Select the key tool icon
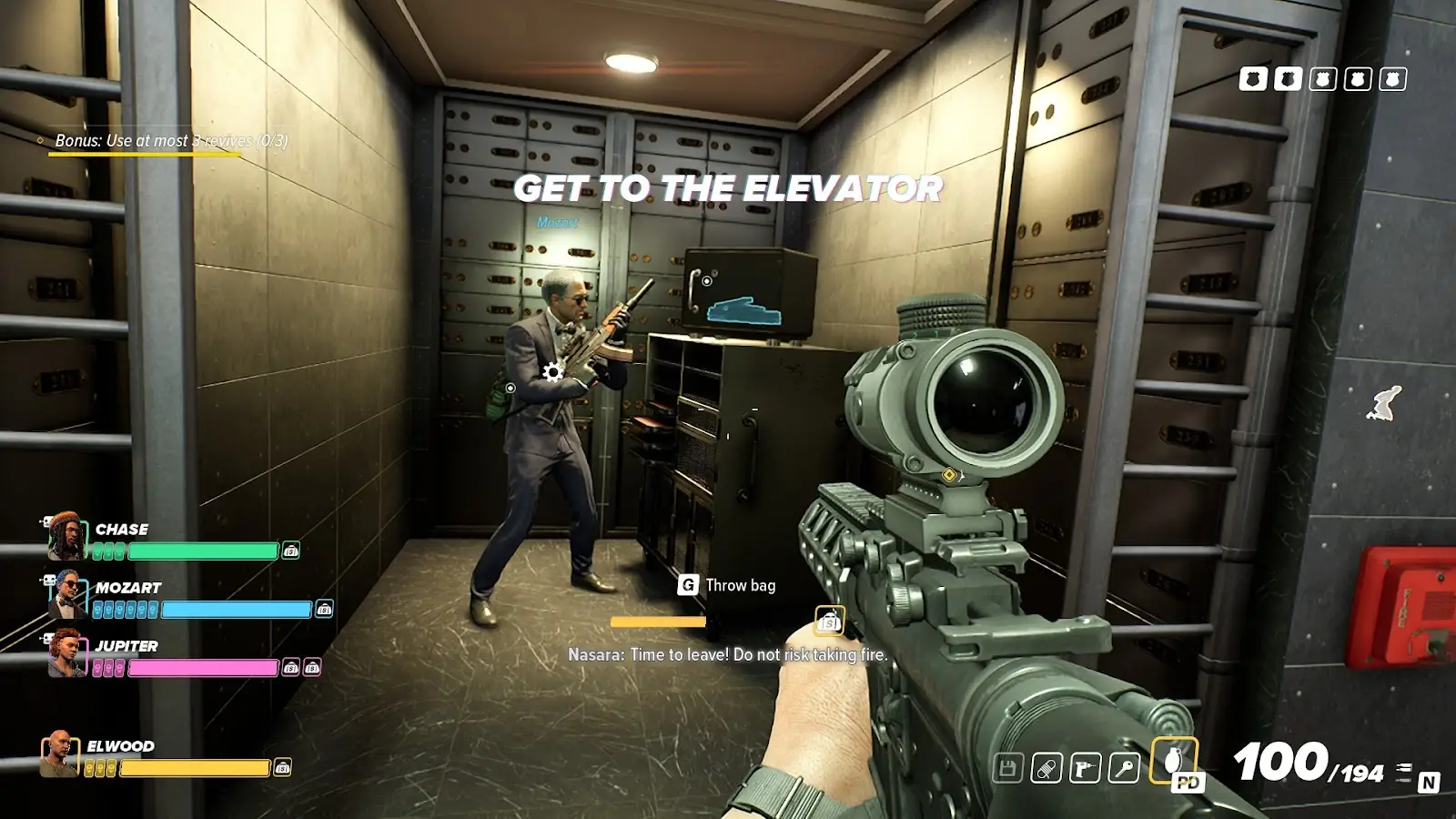 [x=1124, y=769]
